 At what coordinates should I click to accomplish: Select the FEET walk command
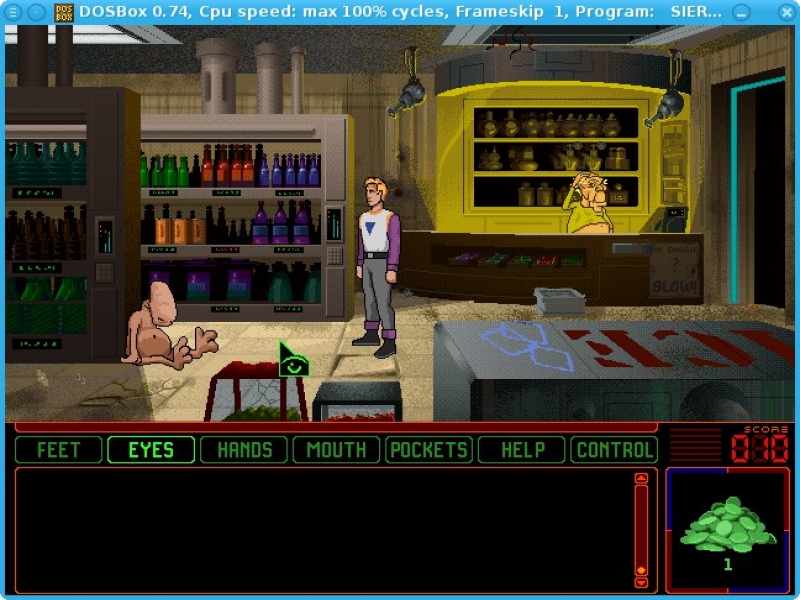[x=58, y=450]
